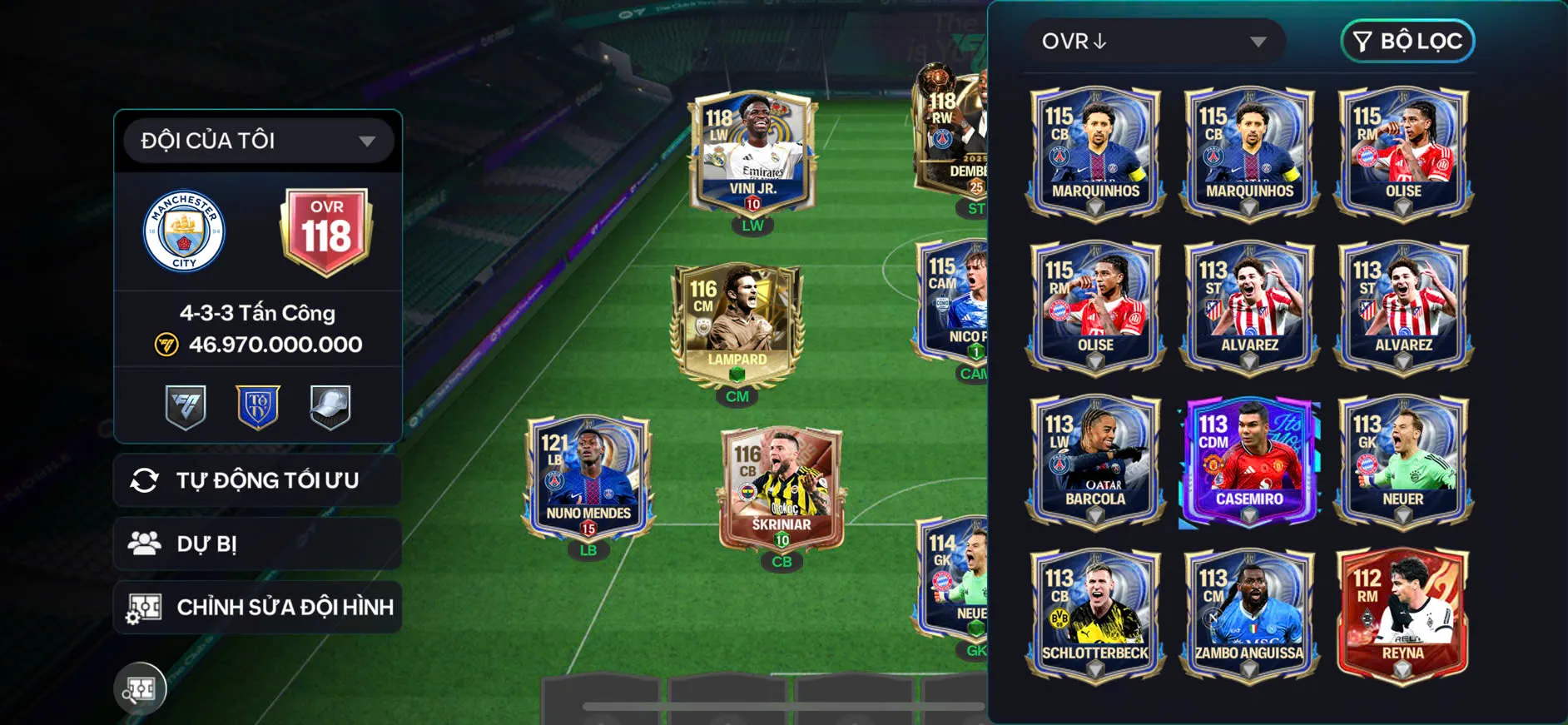The image size is (1568, 725).
Task: Click the FC logo badge in team panel
Action: tap(185, 405)
